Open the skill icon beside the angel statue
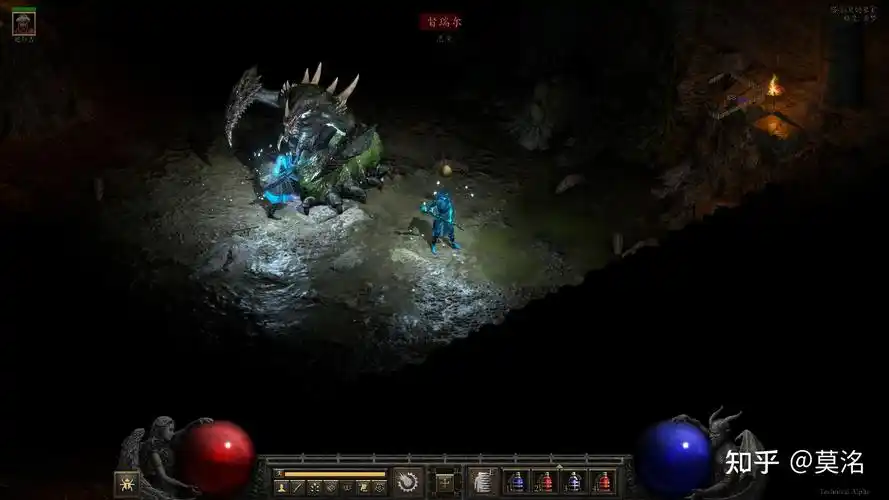 tap(127, 483)
